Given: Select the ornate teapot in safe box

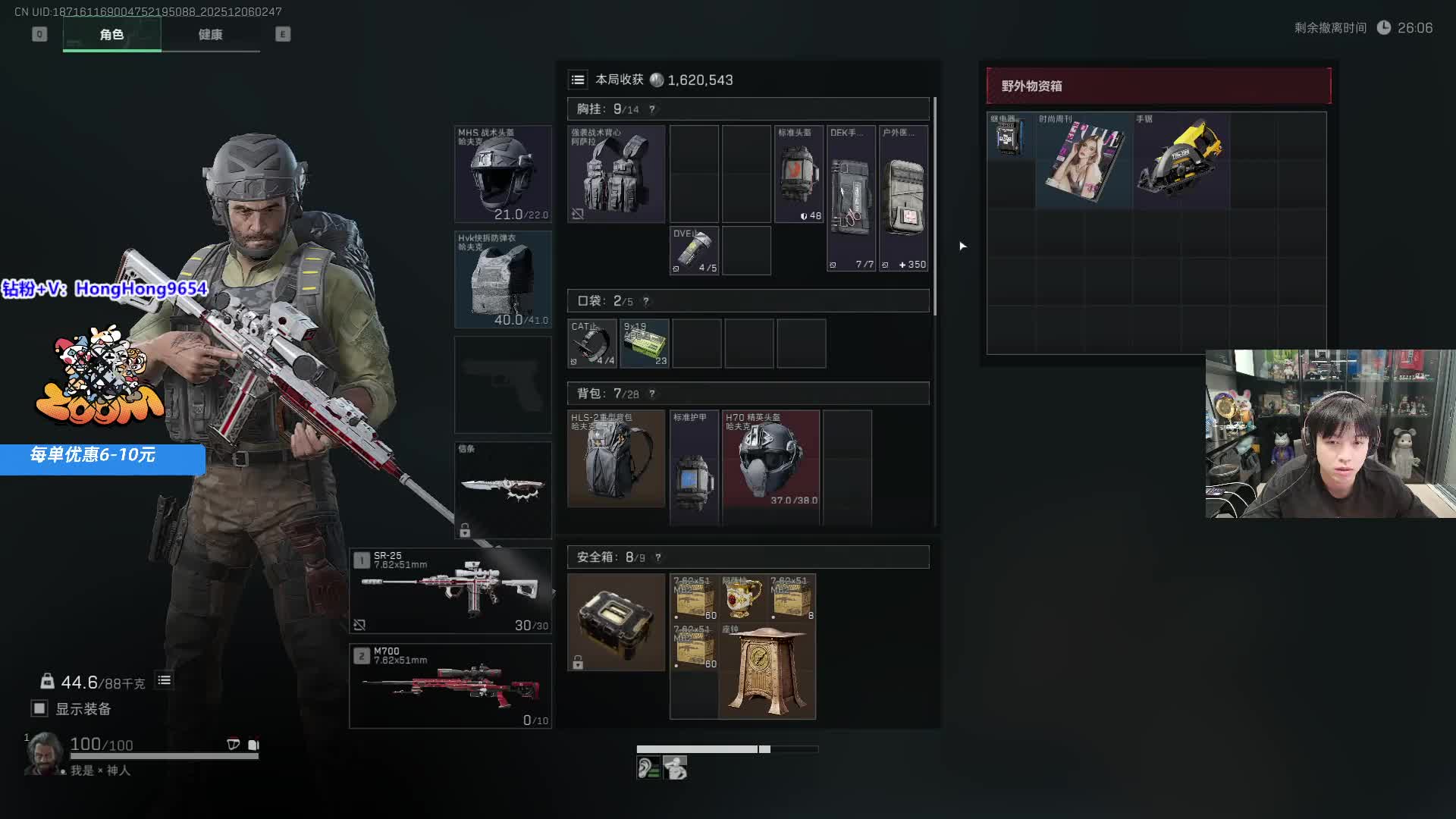Looking at the screenshot, I should click(x=742, y=598).
